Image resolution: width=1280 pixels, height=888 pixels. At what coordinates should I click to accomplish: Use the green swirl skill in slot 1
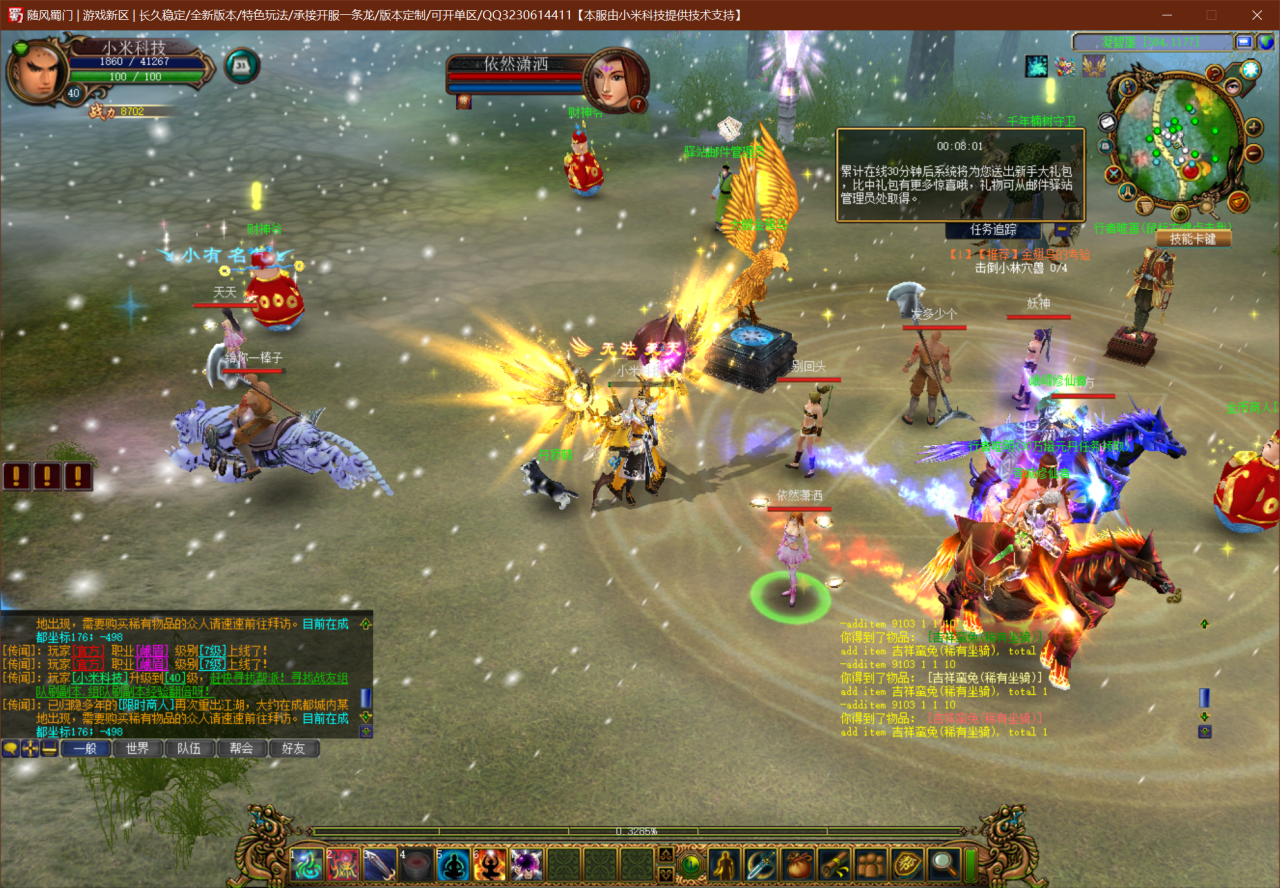point(308,864)
